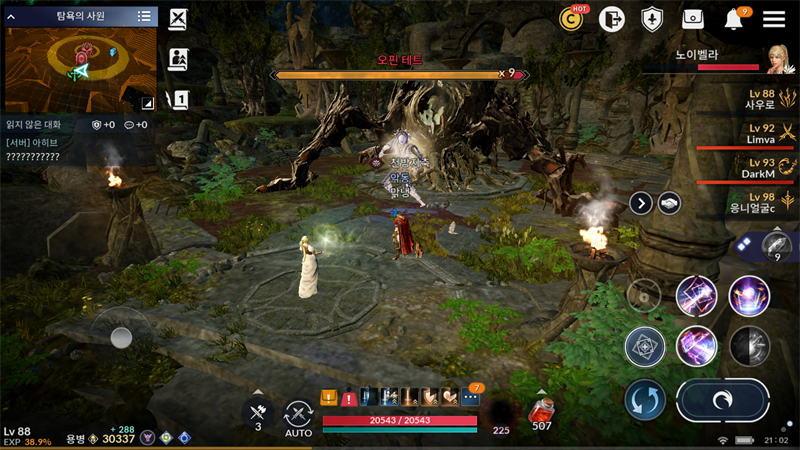Click the blue swirling arrows button

pos(645,400)
